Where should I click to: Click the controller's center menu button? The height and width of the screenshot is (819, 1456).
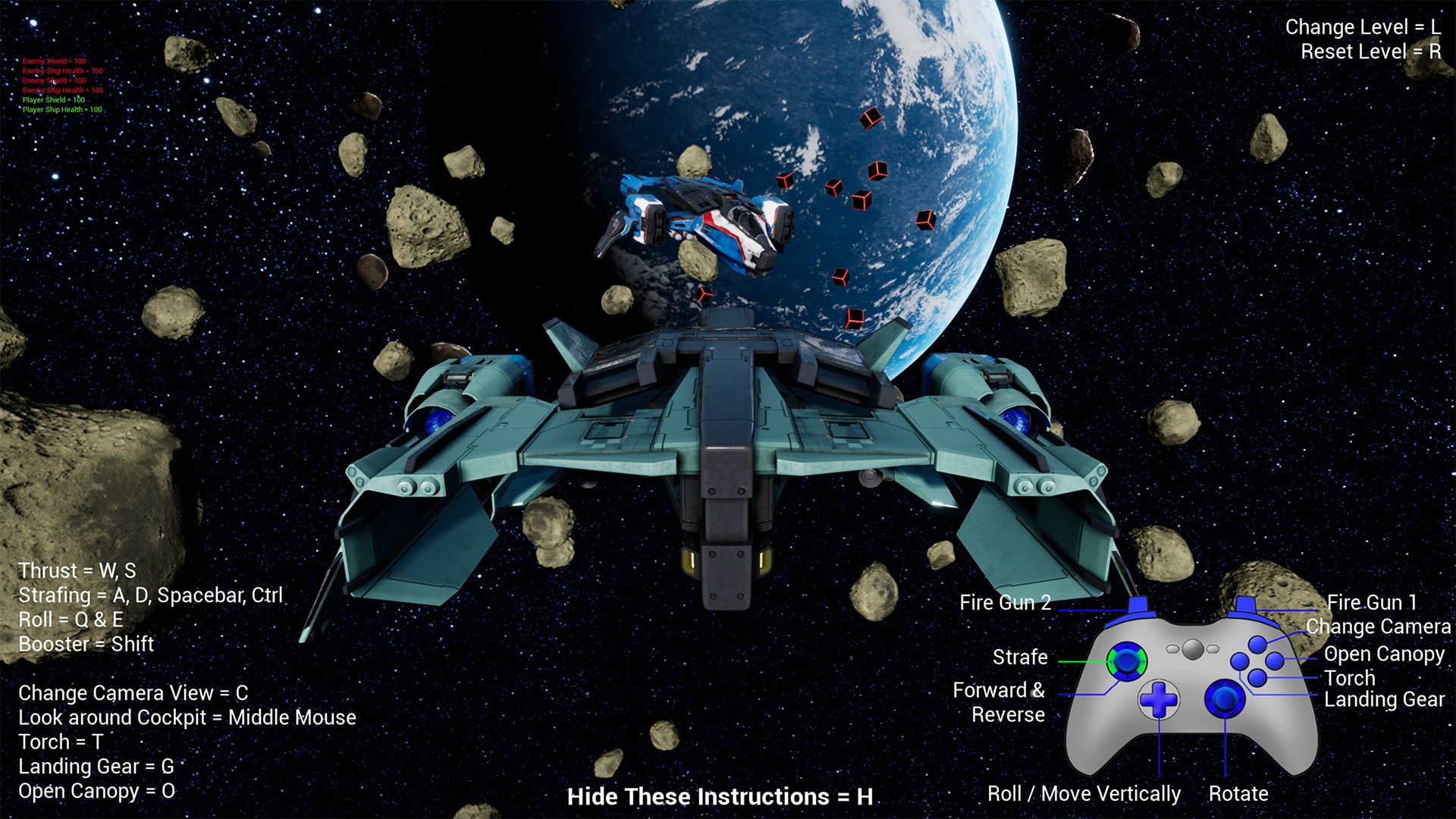point(1191,649)
